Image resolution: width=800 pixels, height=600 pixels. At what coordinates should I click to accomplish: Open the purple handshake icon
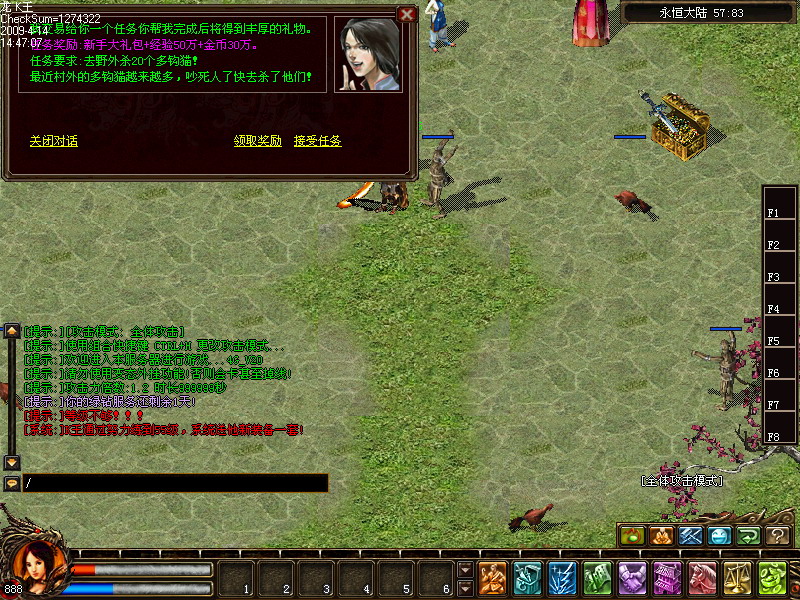click(x=633, y=578)
